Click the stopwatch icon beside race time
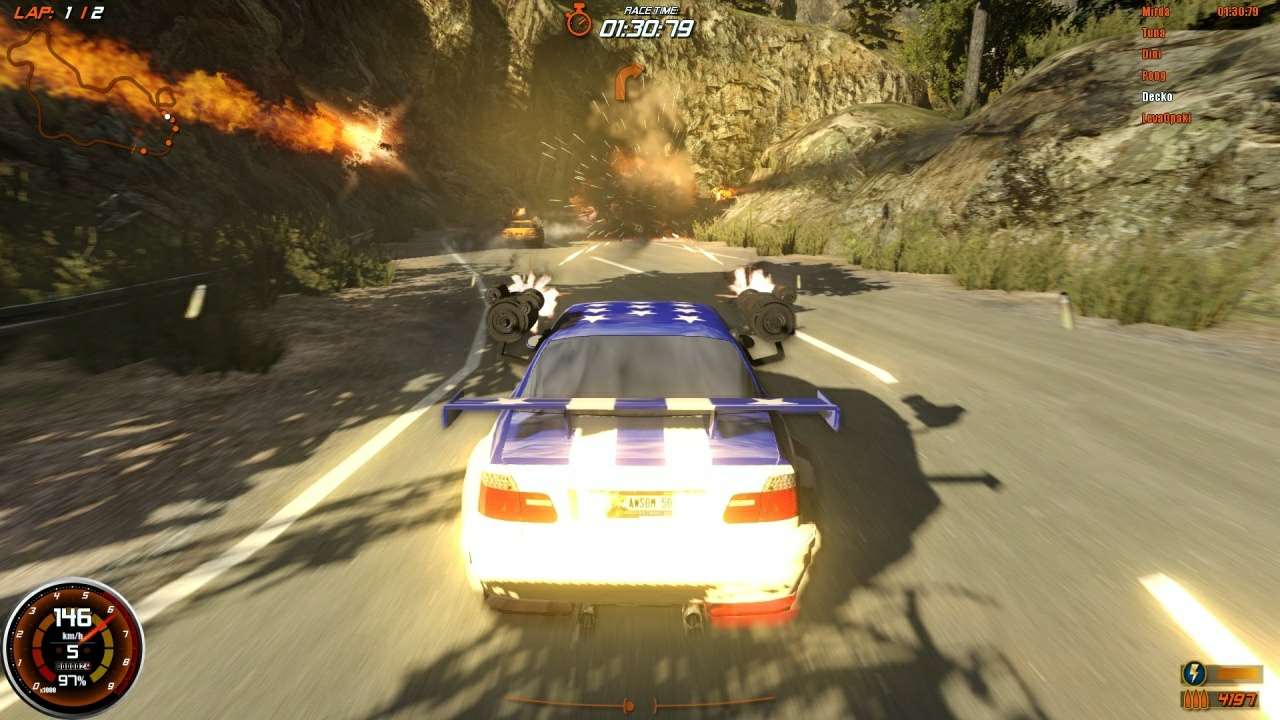The height and width of the screenshot is (720, 1280). click(578, 20)
